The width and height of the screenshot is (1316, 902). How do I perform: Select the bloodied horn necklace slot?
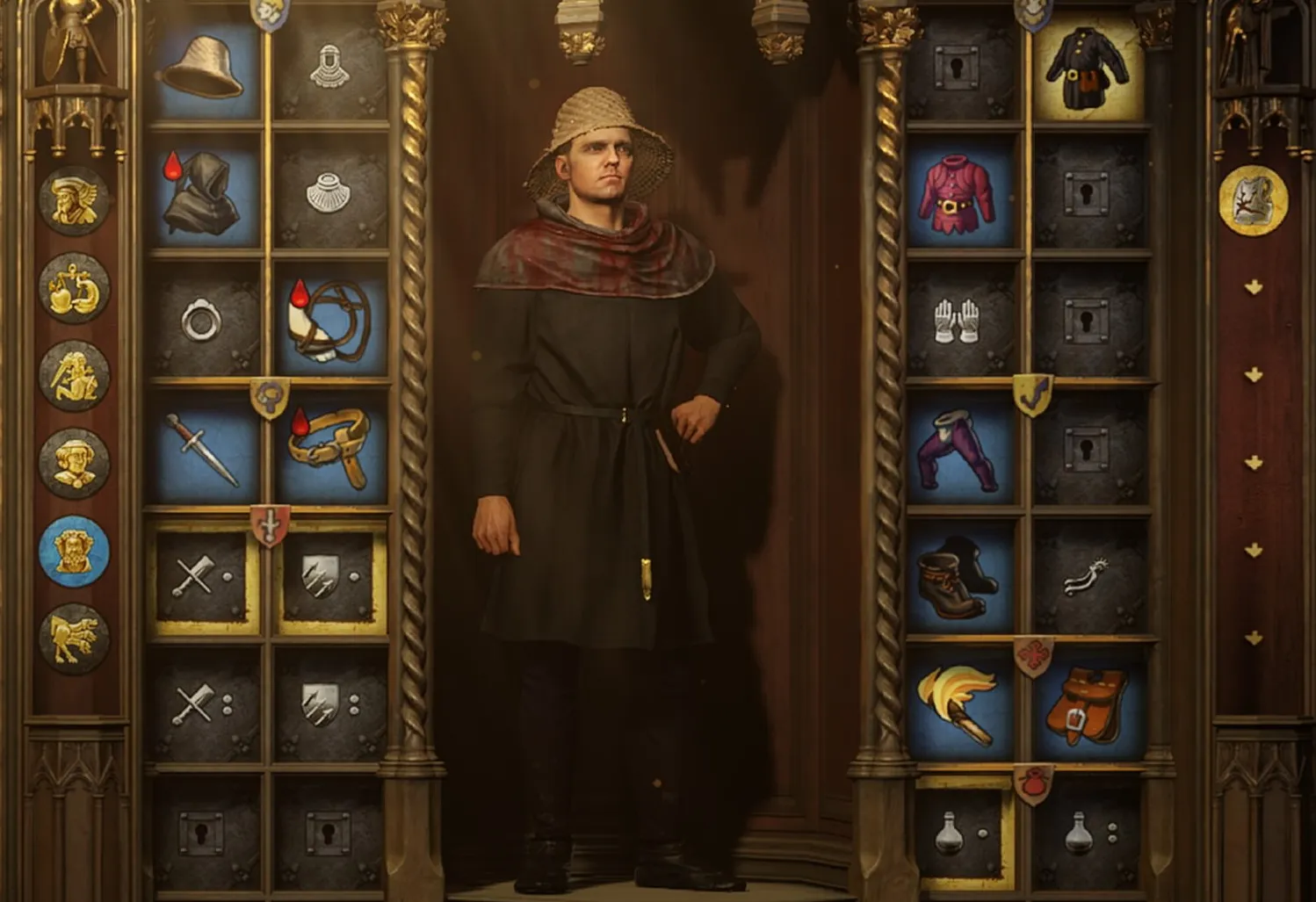[330, 321]
